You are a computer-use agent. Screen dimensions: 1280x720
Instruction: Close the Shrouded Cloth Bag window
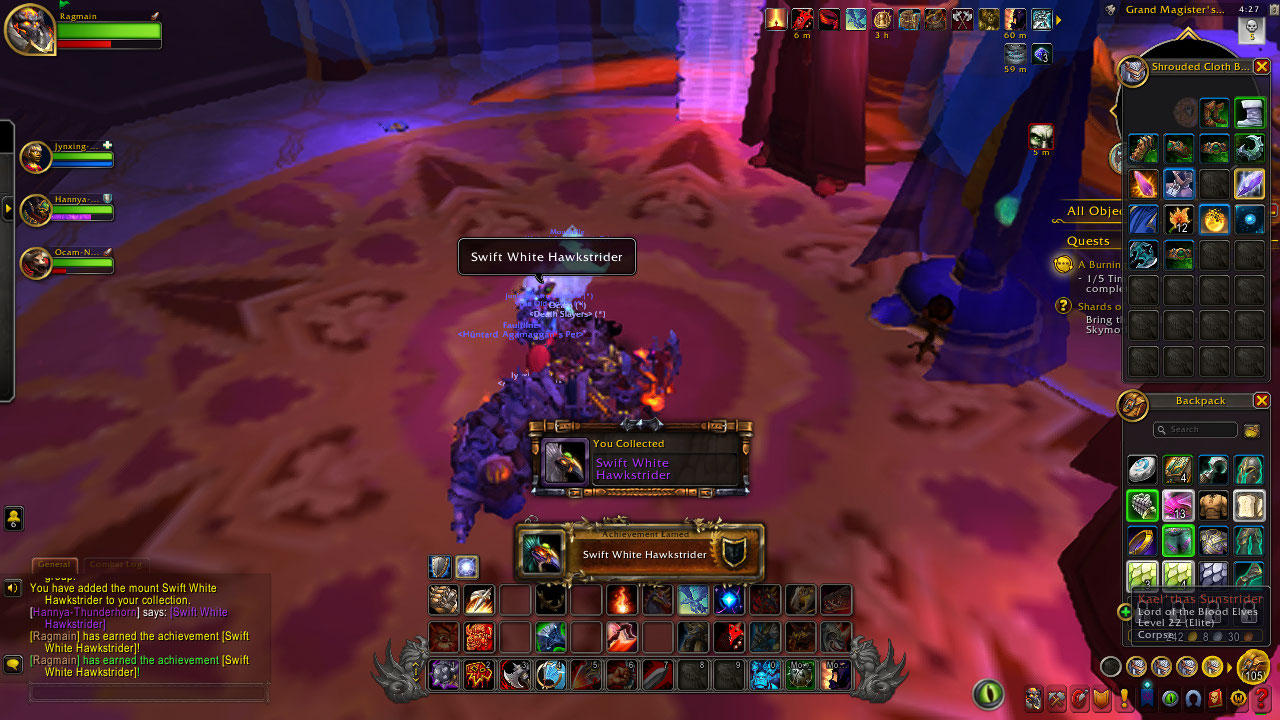[1262, 67]
